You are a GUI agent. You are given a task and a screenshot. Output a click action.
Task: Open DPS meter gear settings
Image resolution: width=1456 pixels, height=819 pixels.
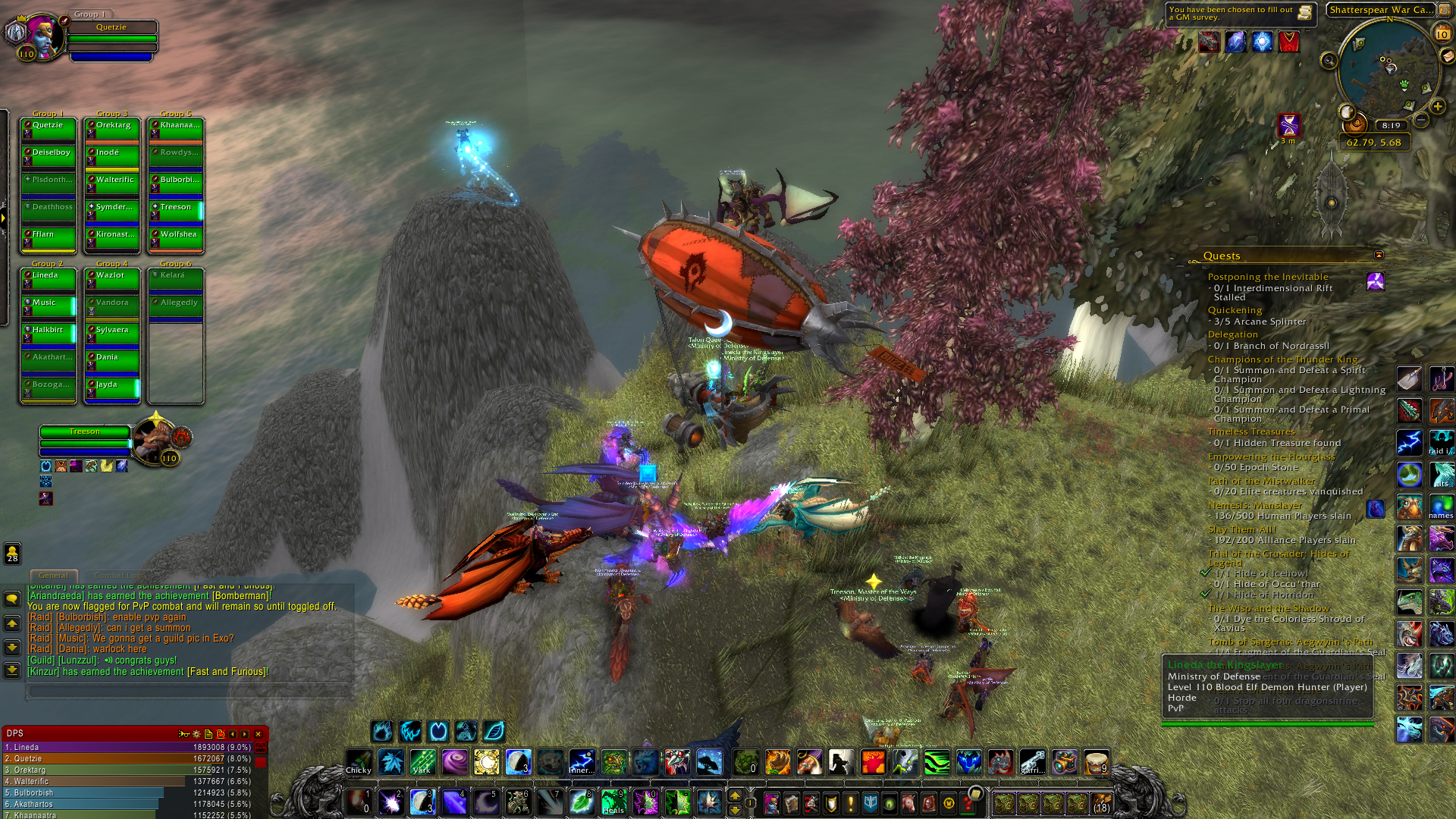pos(196,734)
